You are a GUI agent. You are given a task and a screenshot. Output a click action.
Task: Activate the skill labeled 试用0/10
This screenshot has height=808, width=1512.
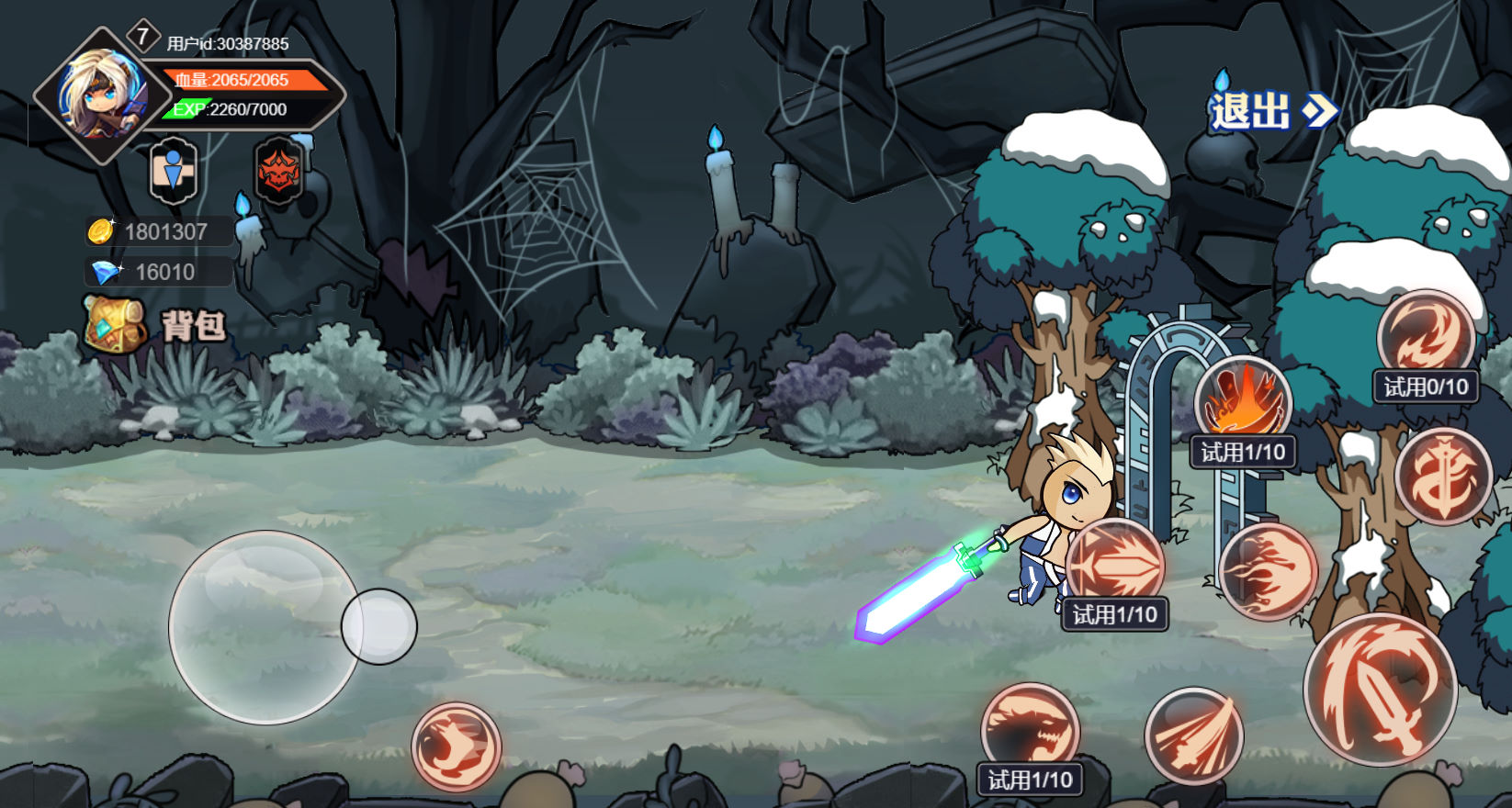click(1426, 337)
